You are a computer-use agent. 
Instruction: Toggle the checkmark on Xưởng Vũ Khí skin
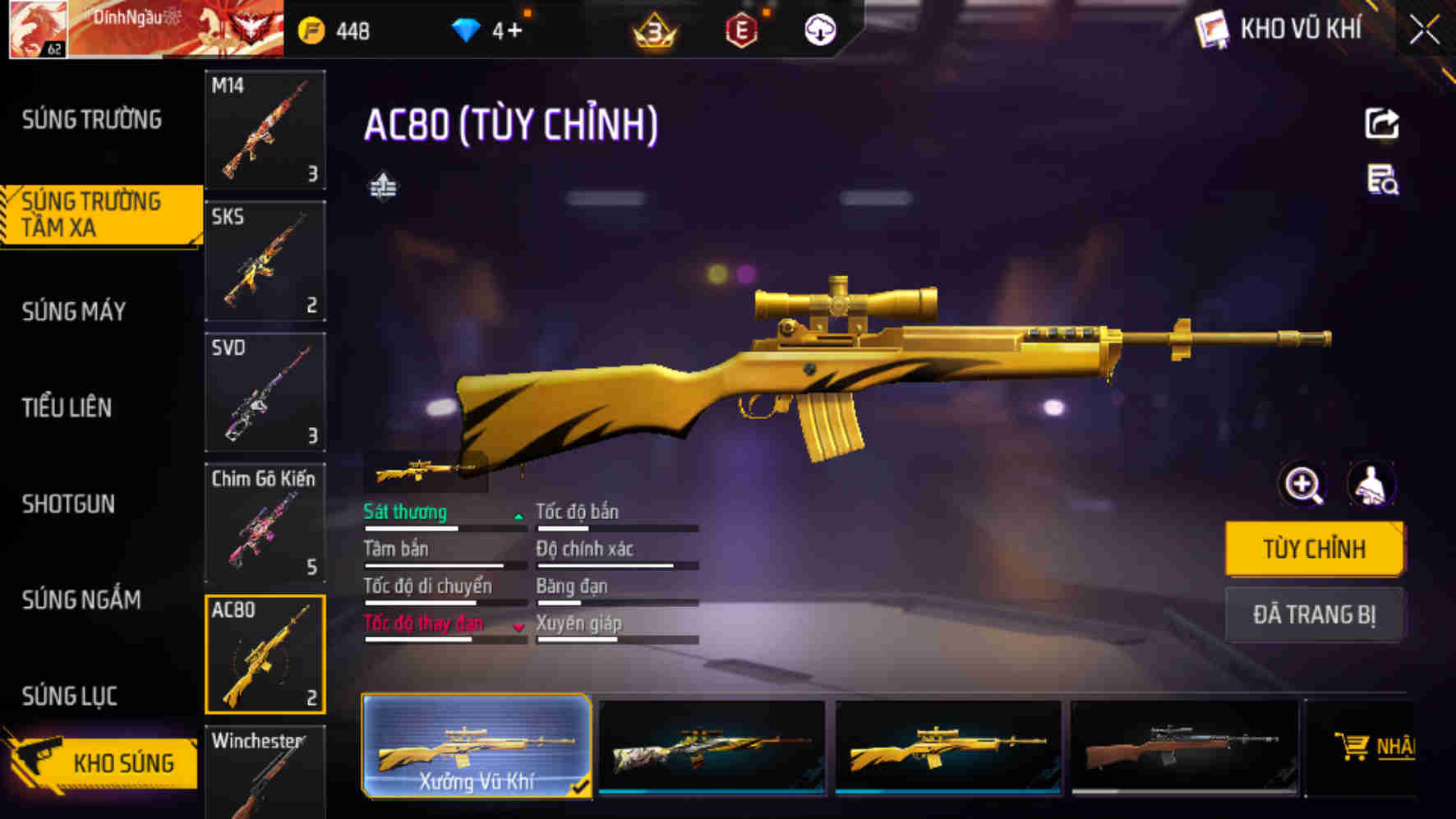coord(581,787)
